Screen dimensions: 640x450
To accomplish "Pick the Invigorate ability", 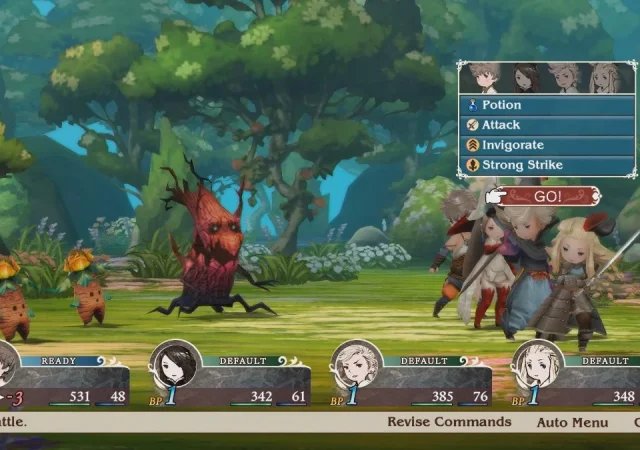I will tap(546, 145).
